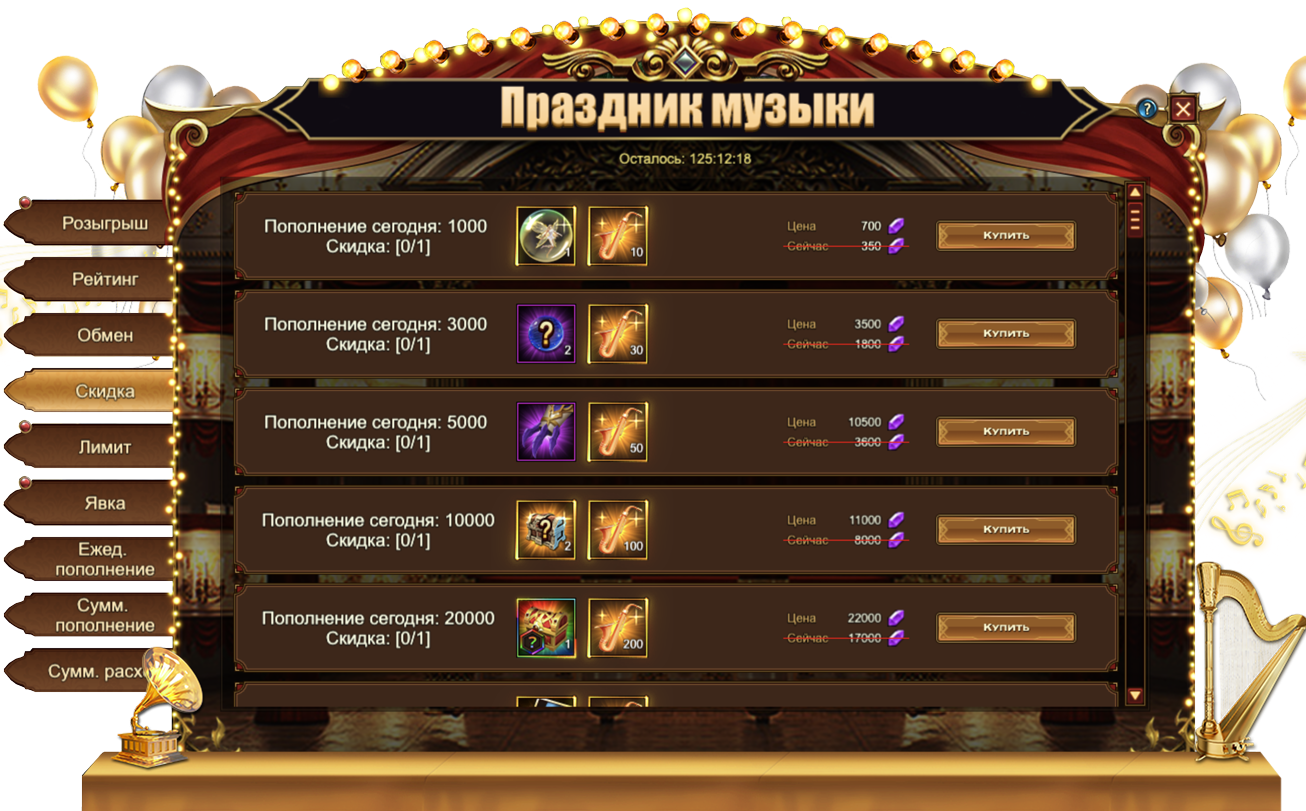Viewport: 1306px width, 811px height.
Task: Buy the 10000 recharge discount pack
Action: tap(1005, 530)
